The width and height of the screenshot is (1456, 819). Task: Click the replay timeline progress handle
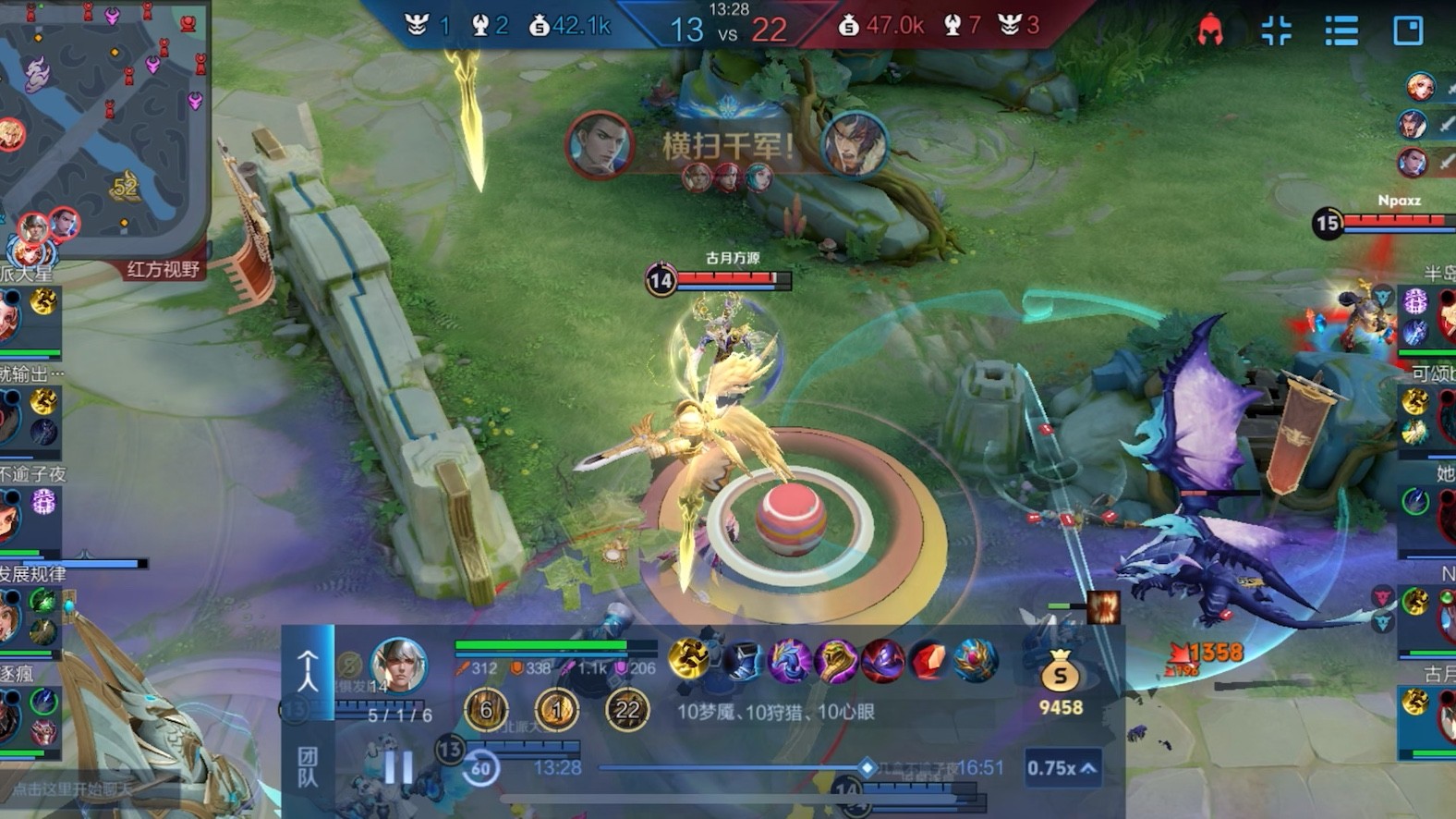(x=867, y=767)
